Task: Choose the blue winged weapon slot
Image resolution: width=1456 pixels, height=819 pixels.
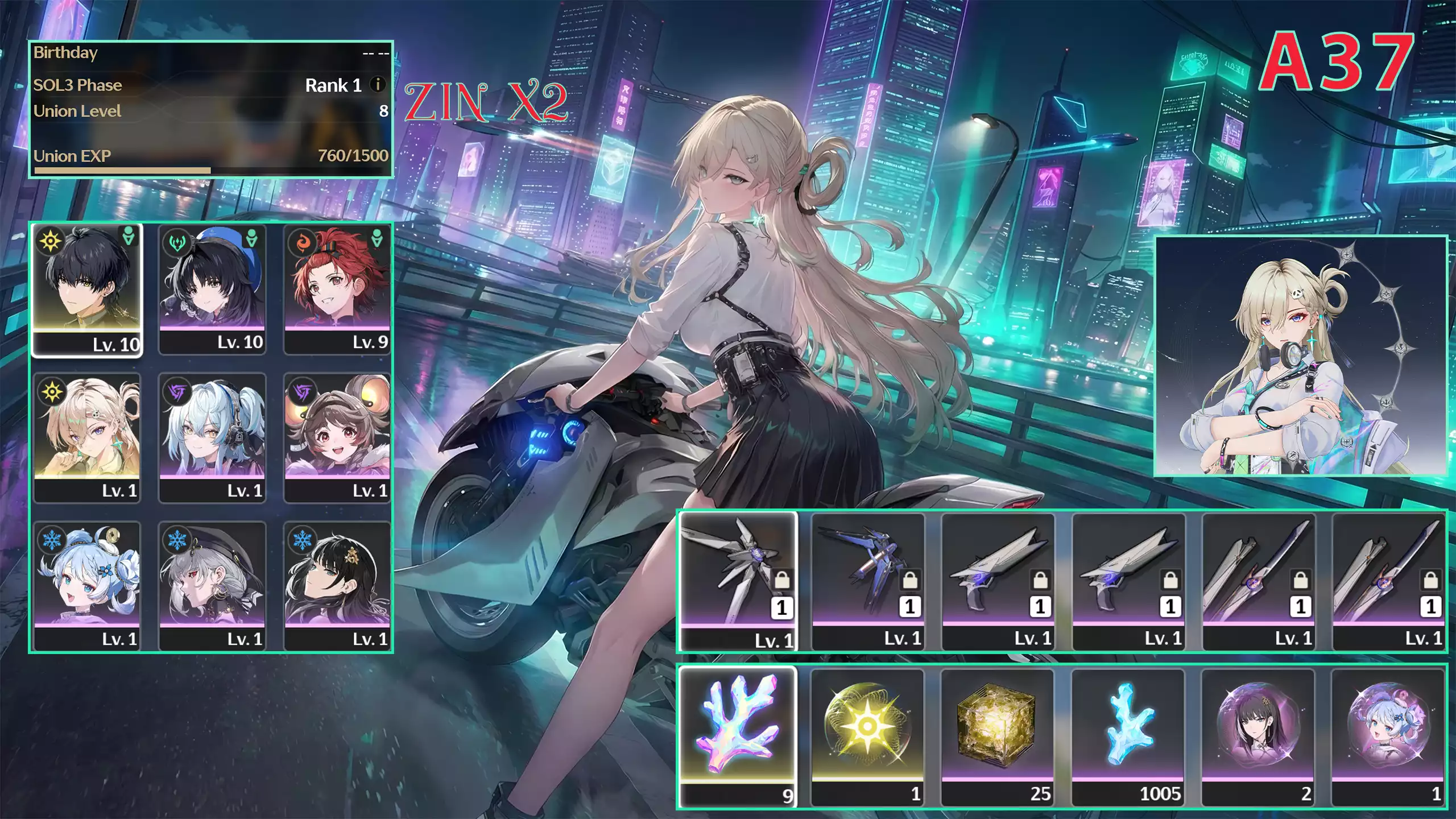Action: (x=868, y=580)
